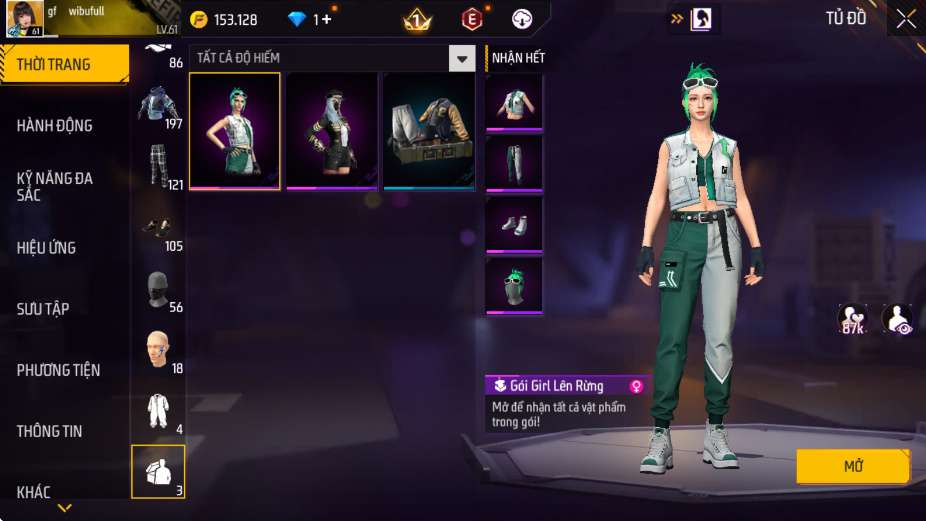Viewport: 926px width, 521px height.
Task: Select the black mask subcategory icon
Action: tap(157, 290)
